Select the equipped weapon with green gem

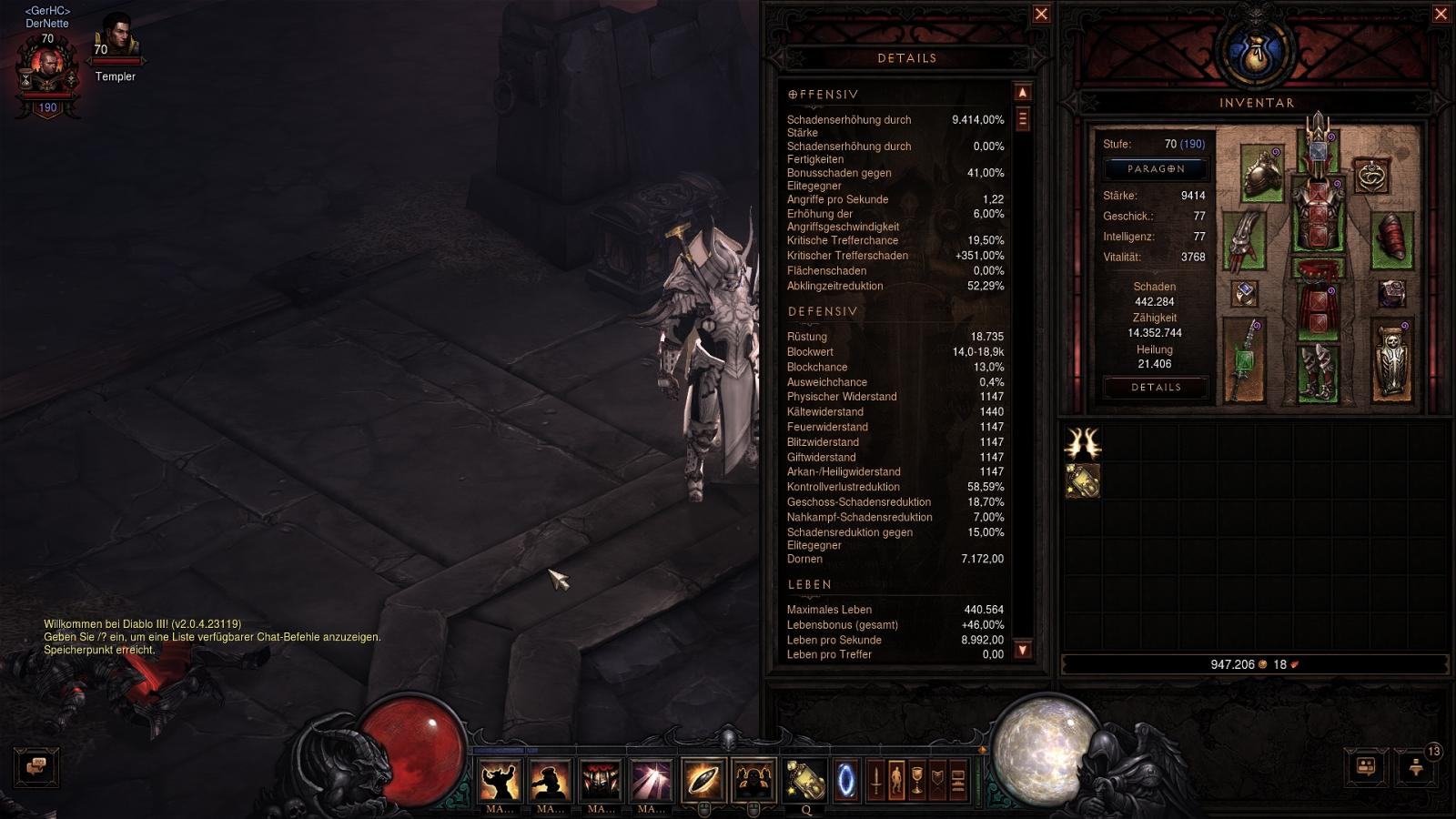pyautogui.click(x=1243, y=360)
